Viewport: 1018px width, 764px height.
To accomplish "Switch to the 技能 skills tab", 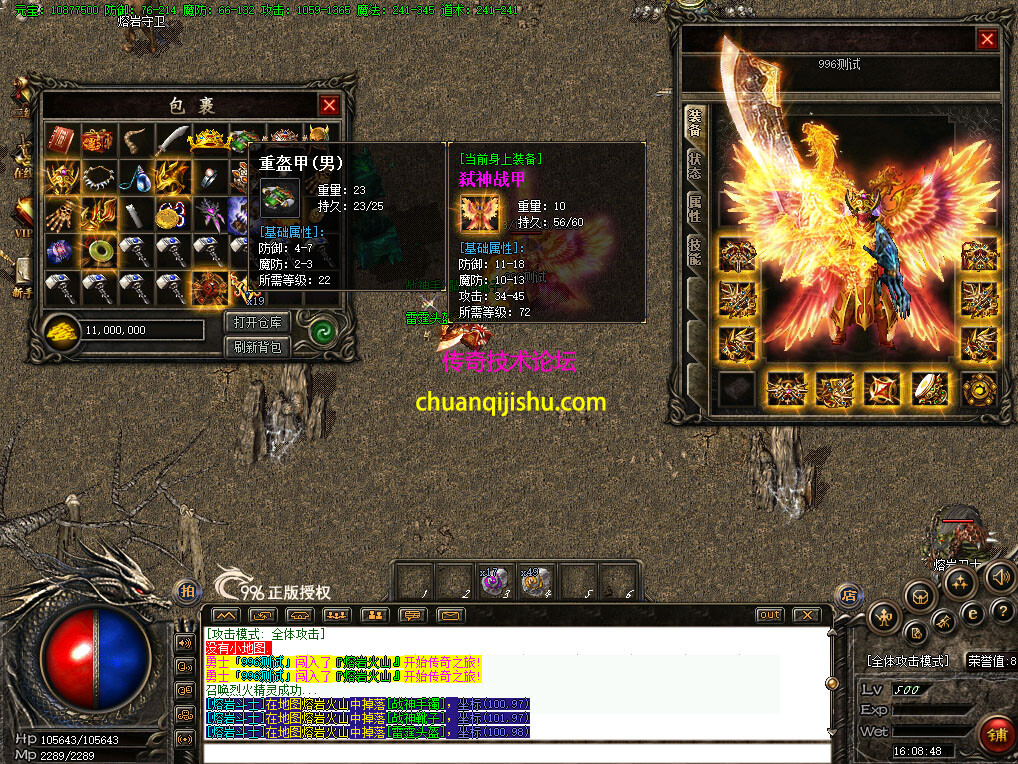I will [x=694, y=251].
